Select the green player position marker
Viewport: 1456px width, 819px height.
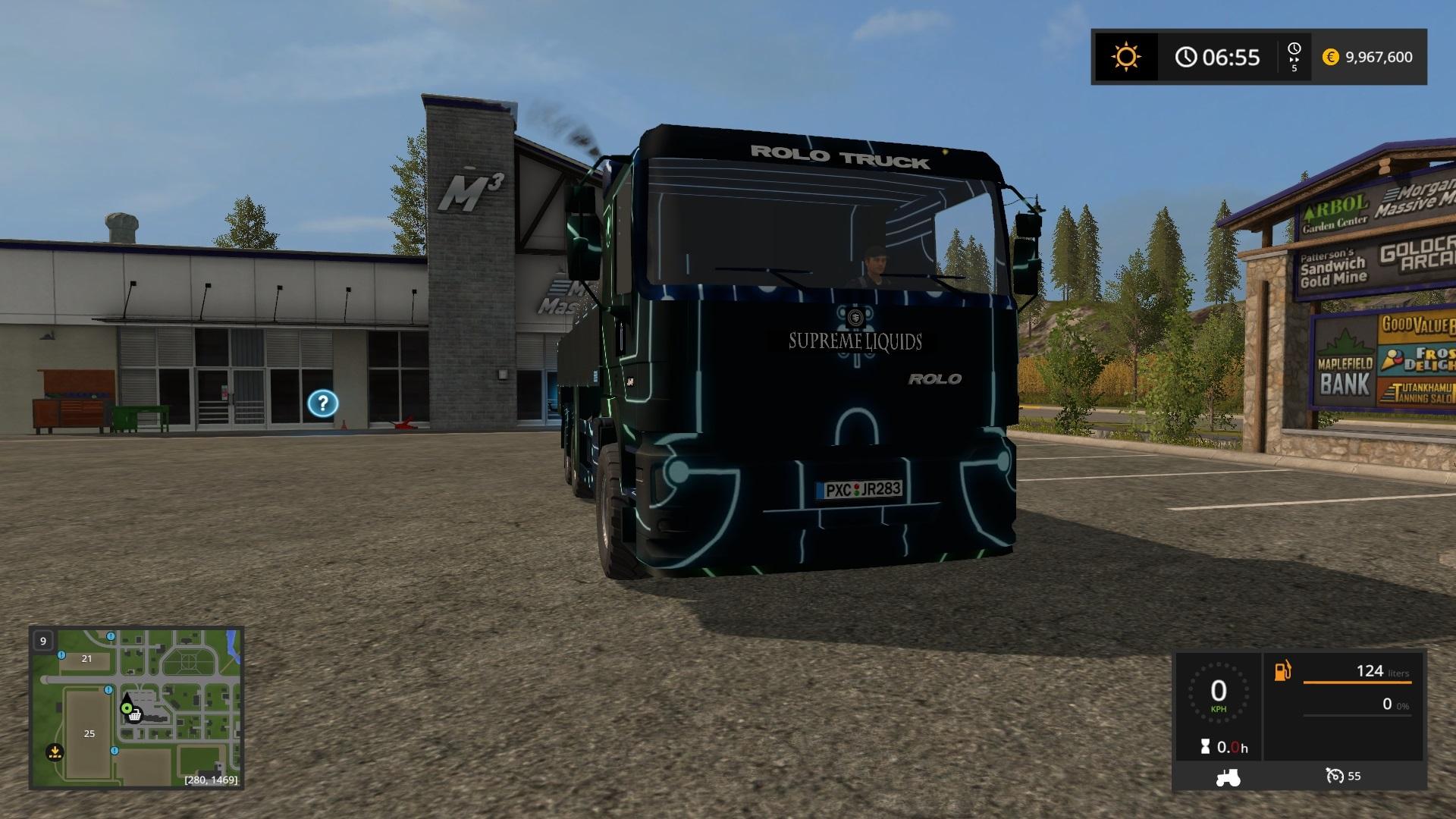(x=127, y=708)
